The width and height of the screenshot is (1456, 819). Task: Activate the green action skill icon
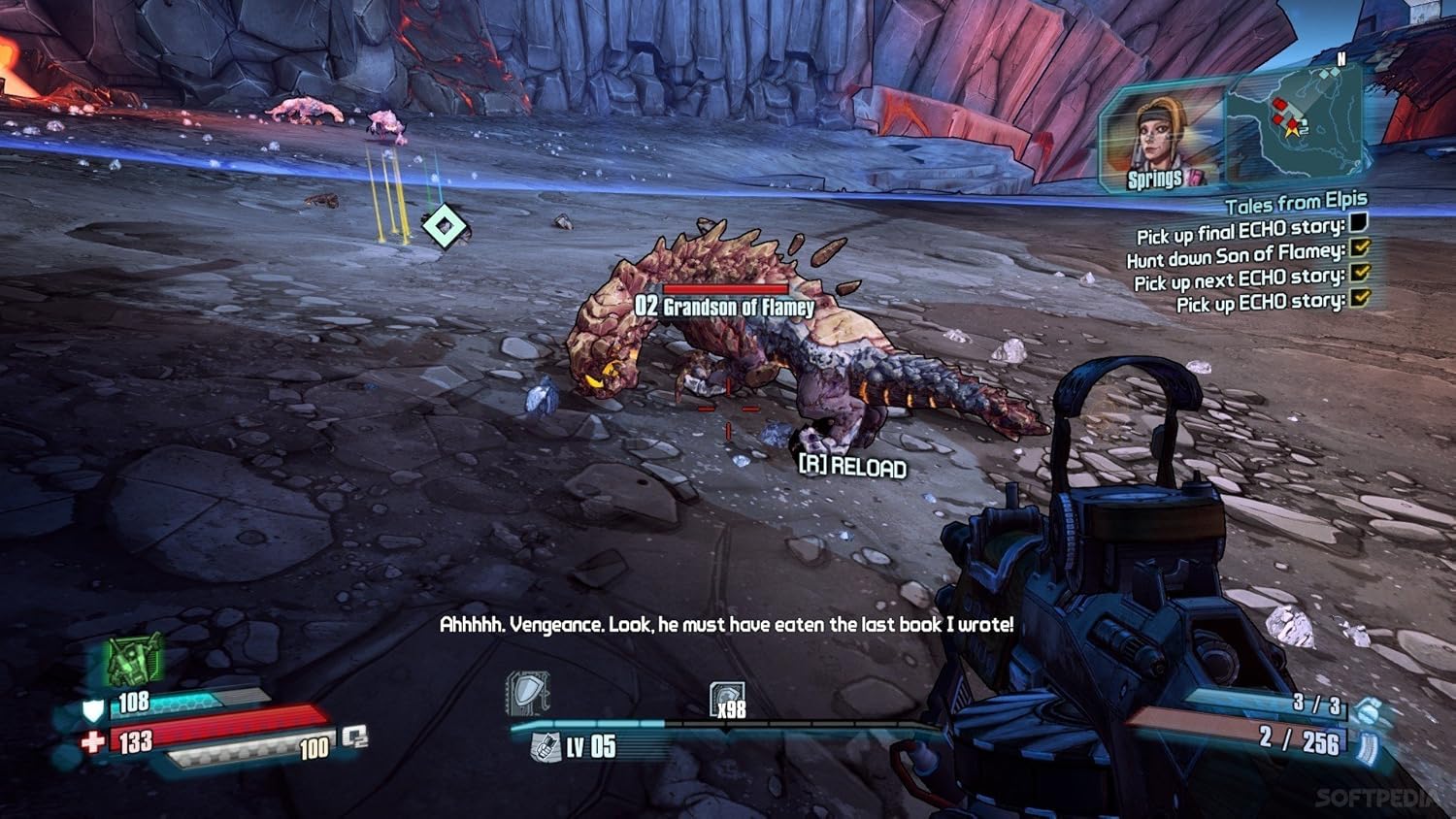coord(133,662)
